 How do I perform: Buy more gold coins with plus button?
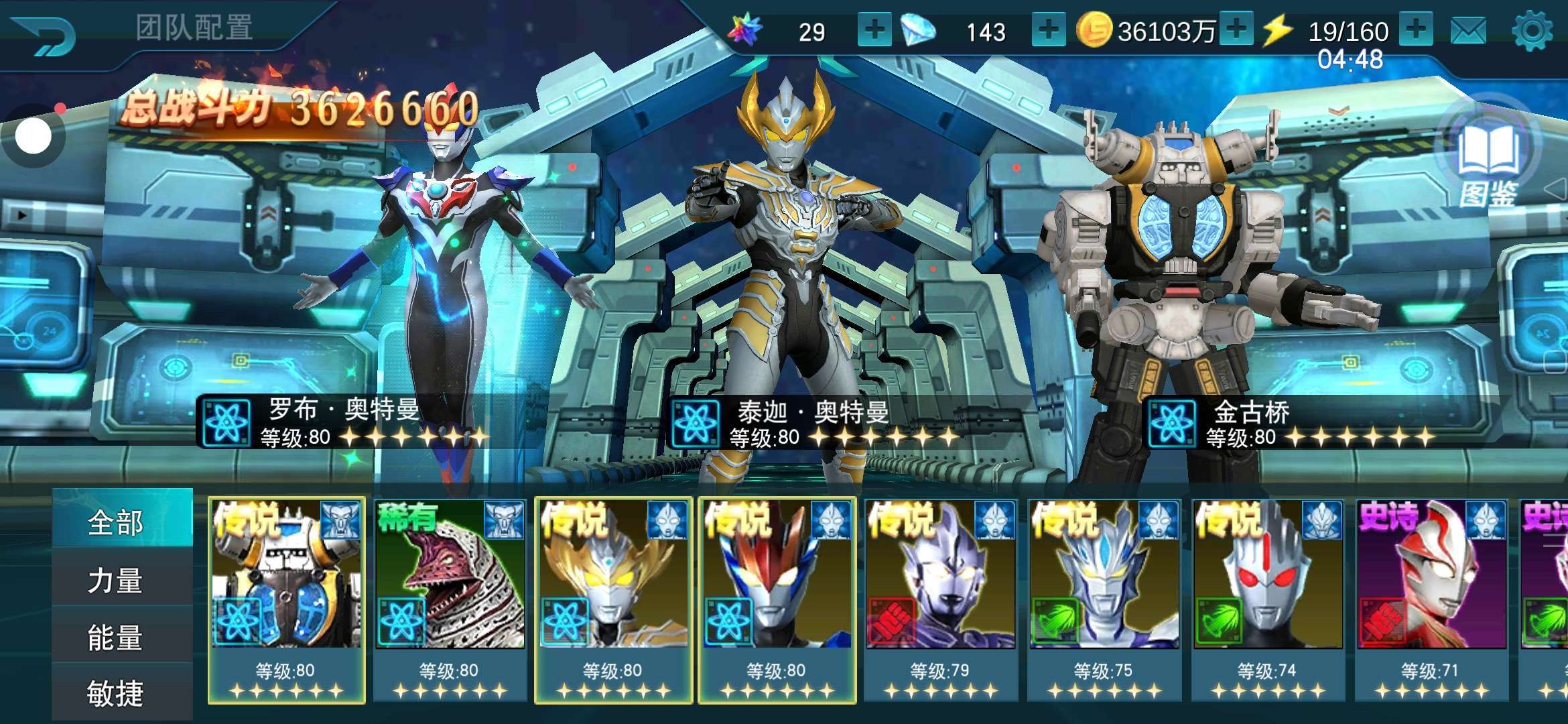(1236, 30)
